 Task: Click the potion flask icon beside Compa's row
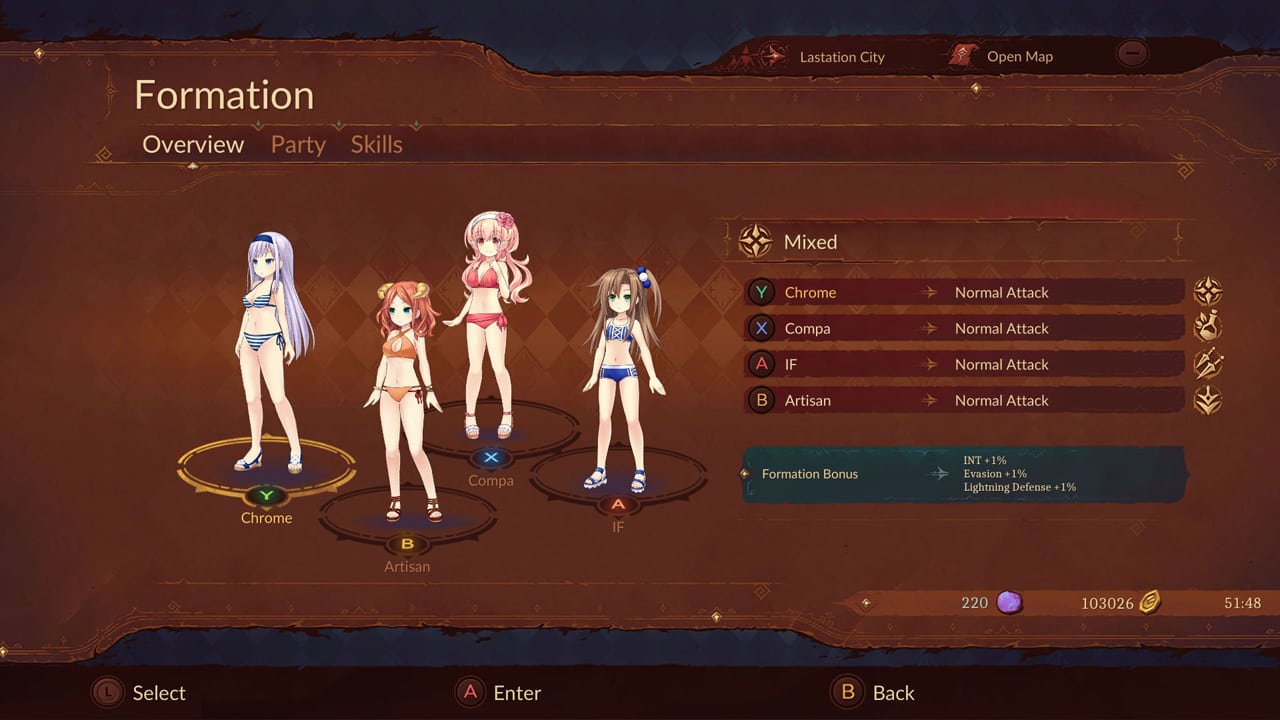[1209, 327]
